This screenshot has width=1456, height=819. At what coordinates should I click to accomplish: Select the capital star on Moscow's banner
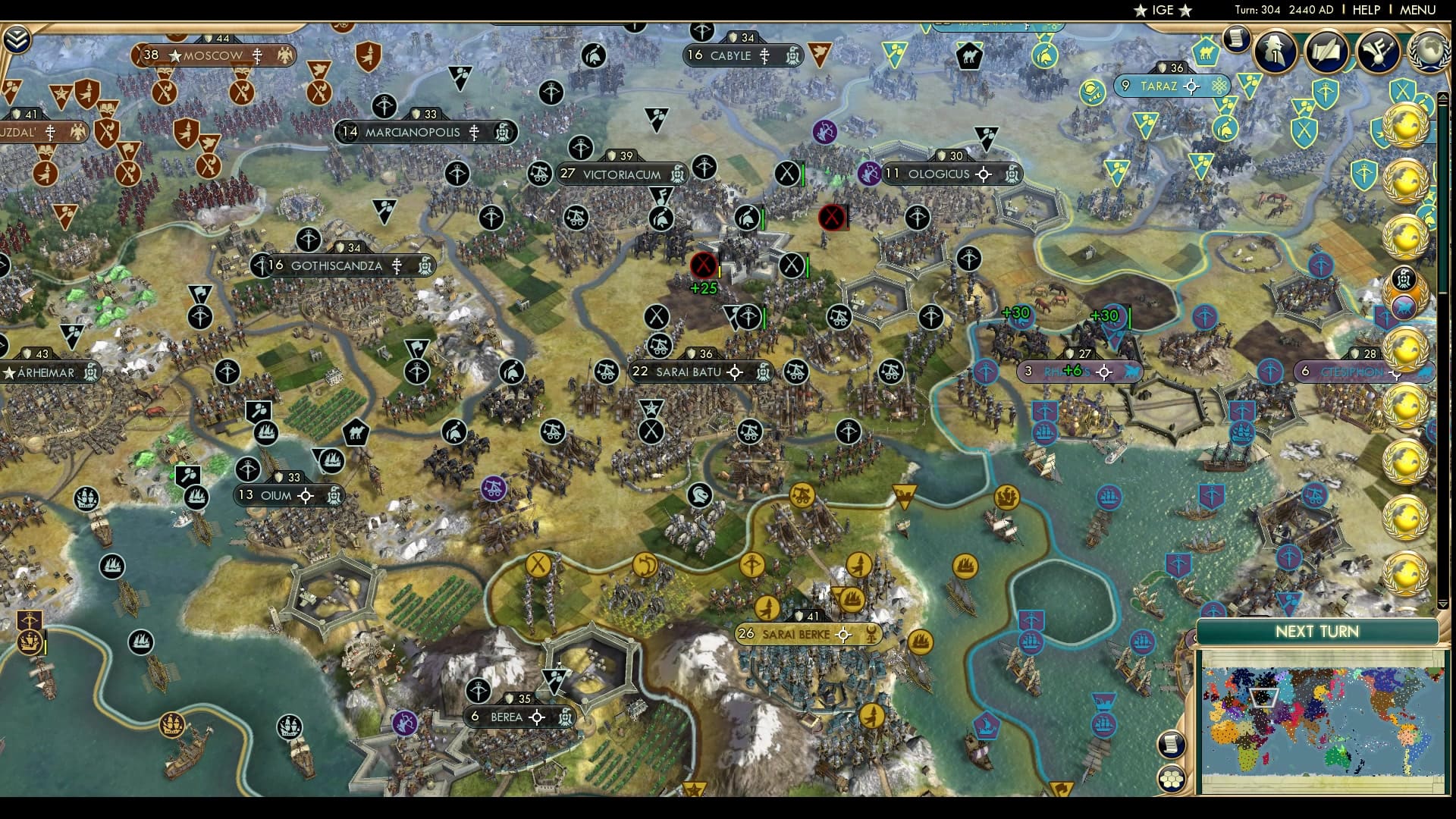pos(176,55)
